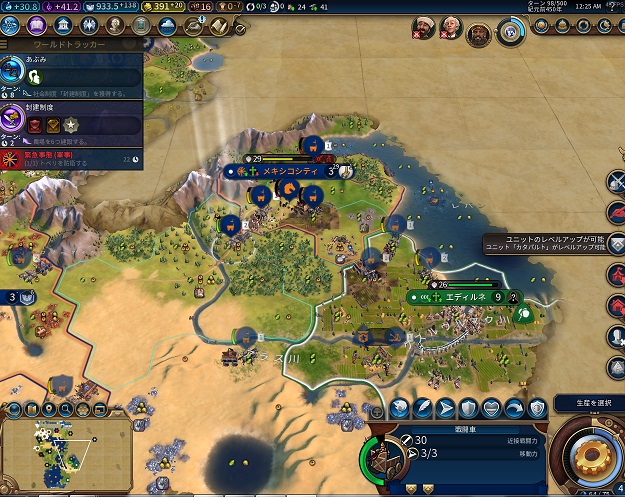The width and height of the screenshot is (625, 497).
Task: Click the leader portrait with white turban
Action: coord(422,32)
